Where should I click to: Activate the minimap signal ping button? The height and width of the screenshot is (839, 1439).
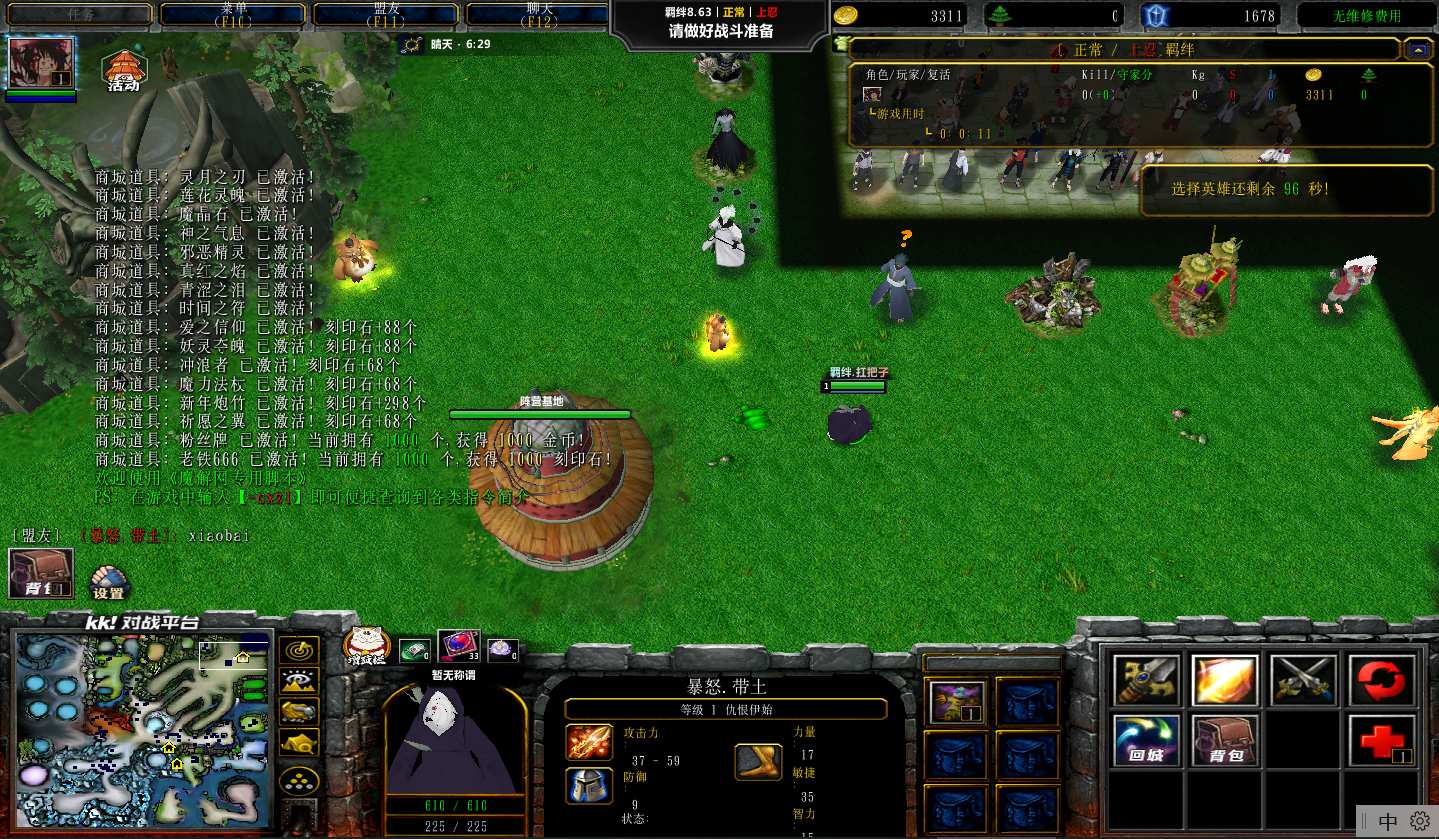pos(299,650)
